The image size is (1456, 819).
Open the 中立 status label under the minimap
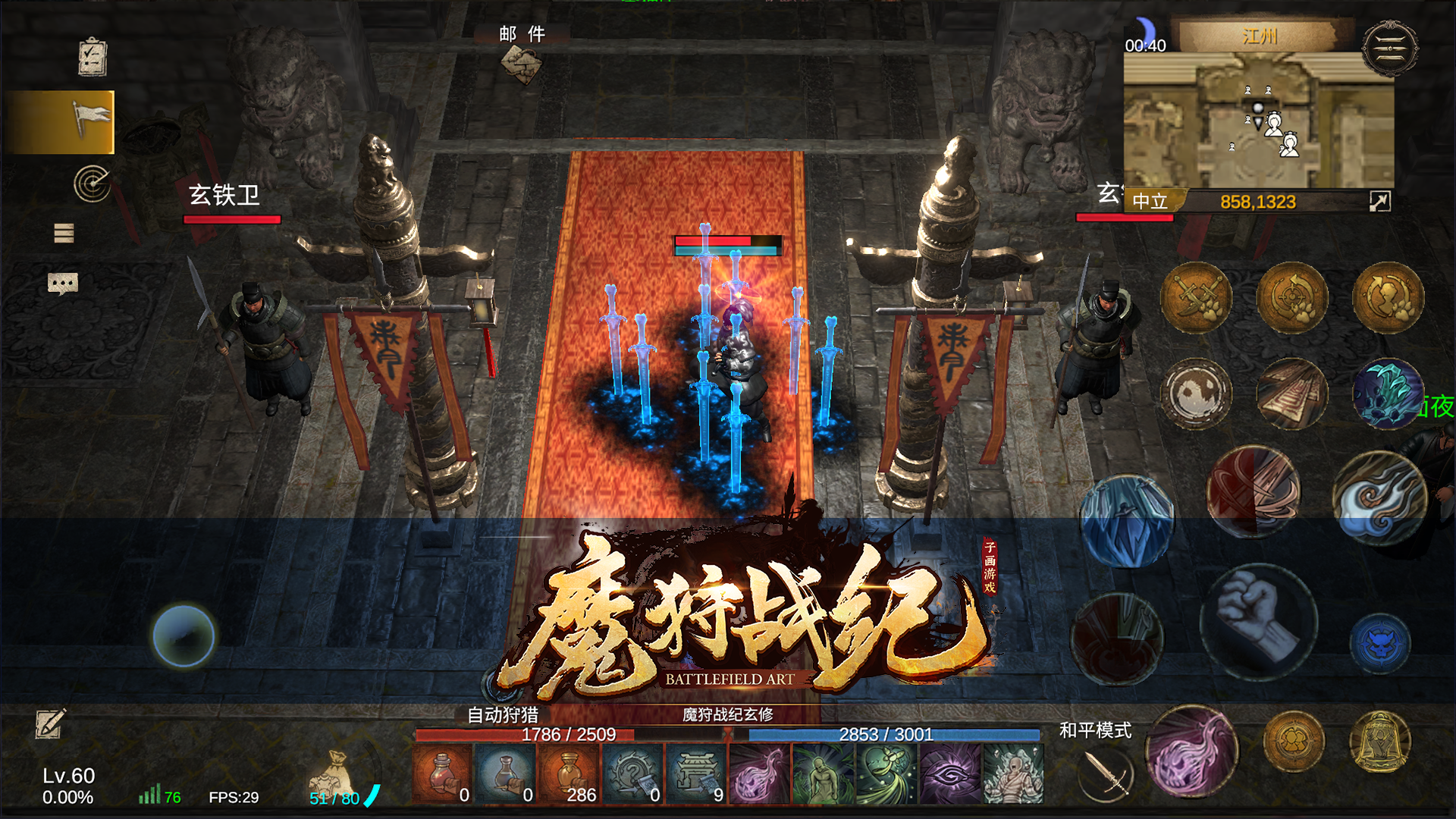(x=1149, y=199)
